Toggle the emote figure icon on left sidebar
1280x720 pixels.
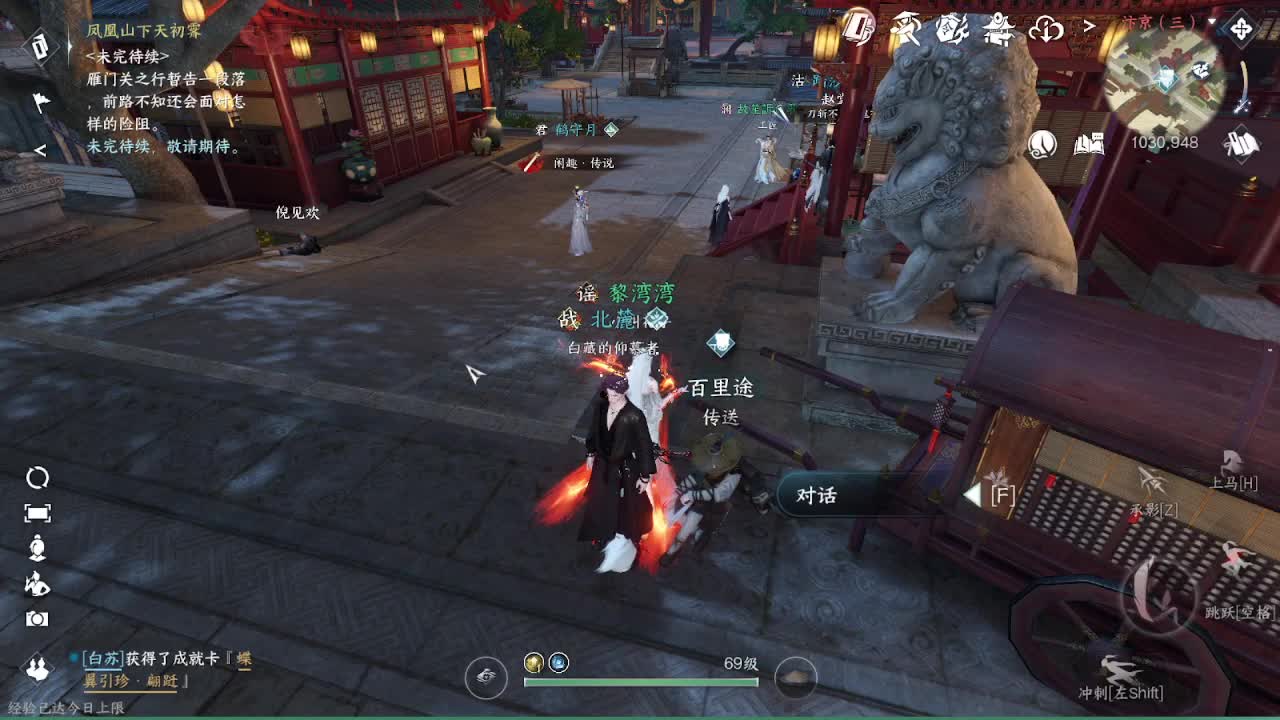[36, 547]
